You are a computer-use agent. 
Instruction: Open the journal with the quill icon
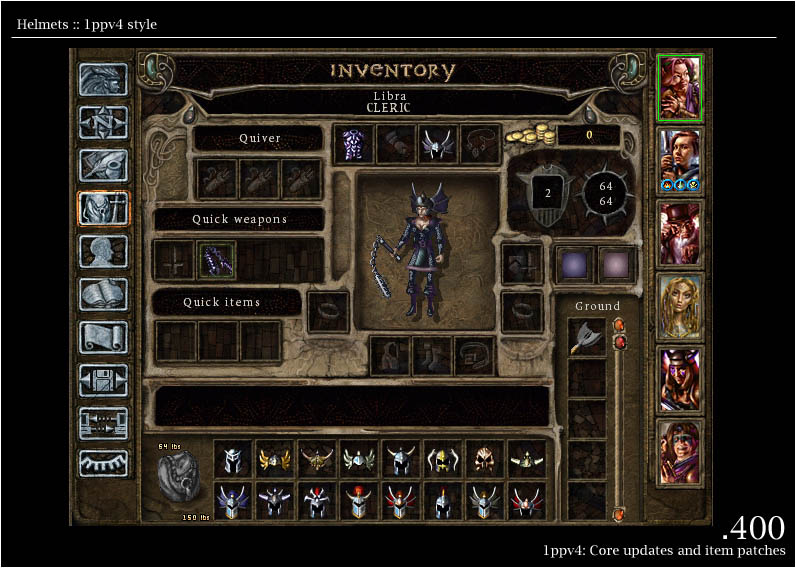(104, 165)
